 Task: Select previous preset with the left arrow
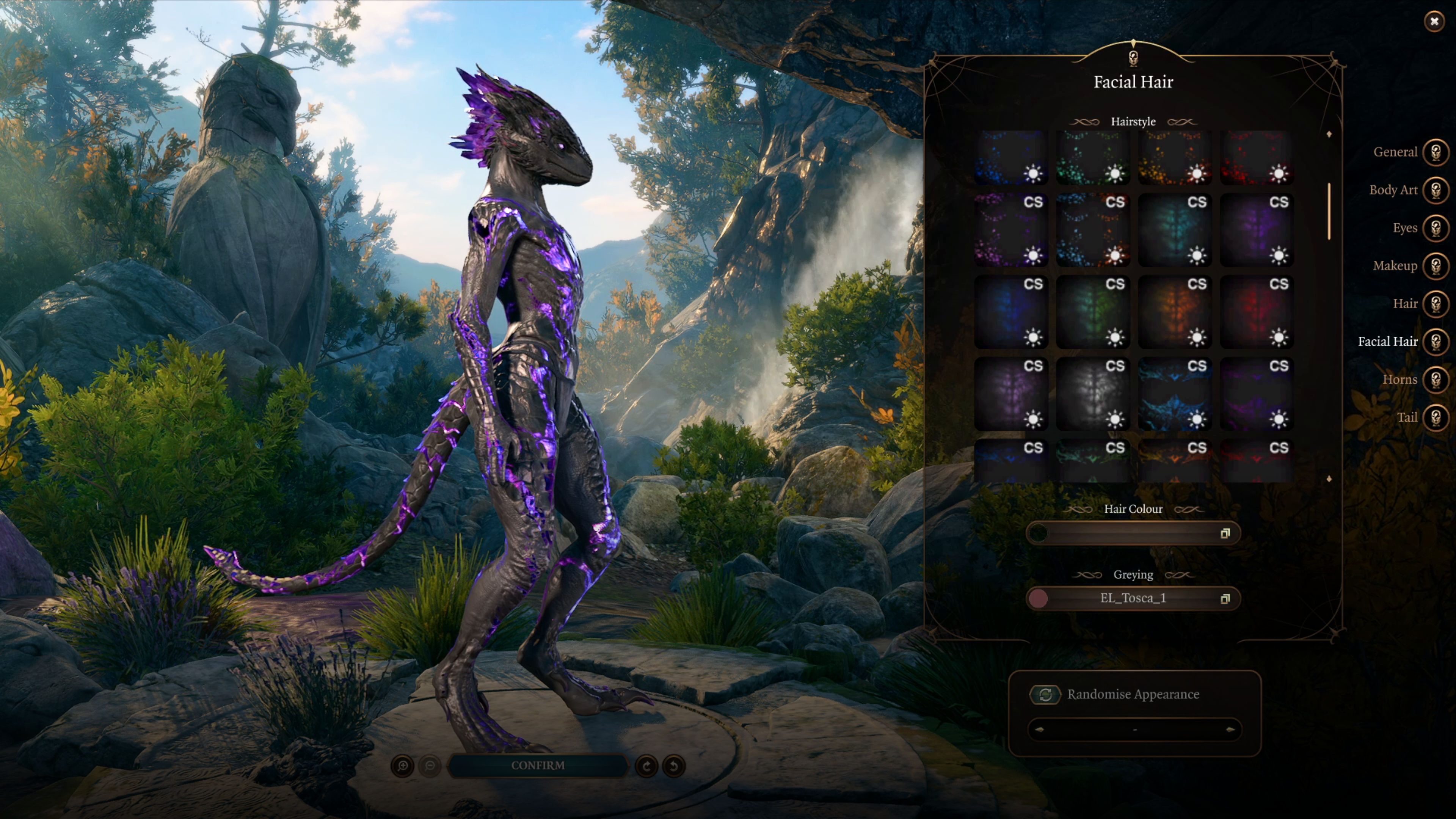pos(1039,730)
